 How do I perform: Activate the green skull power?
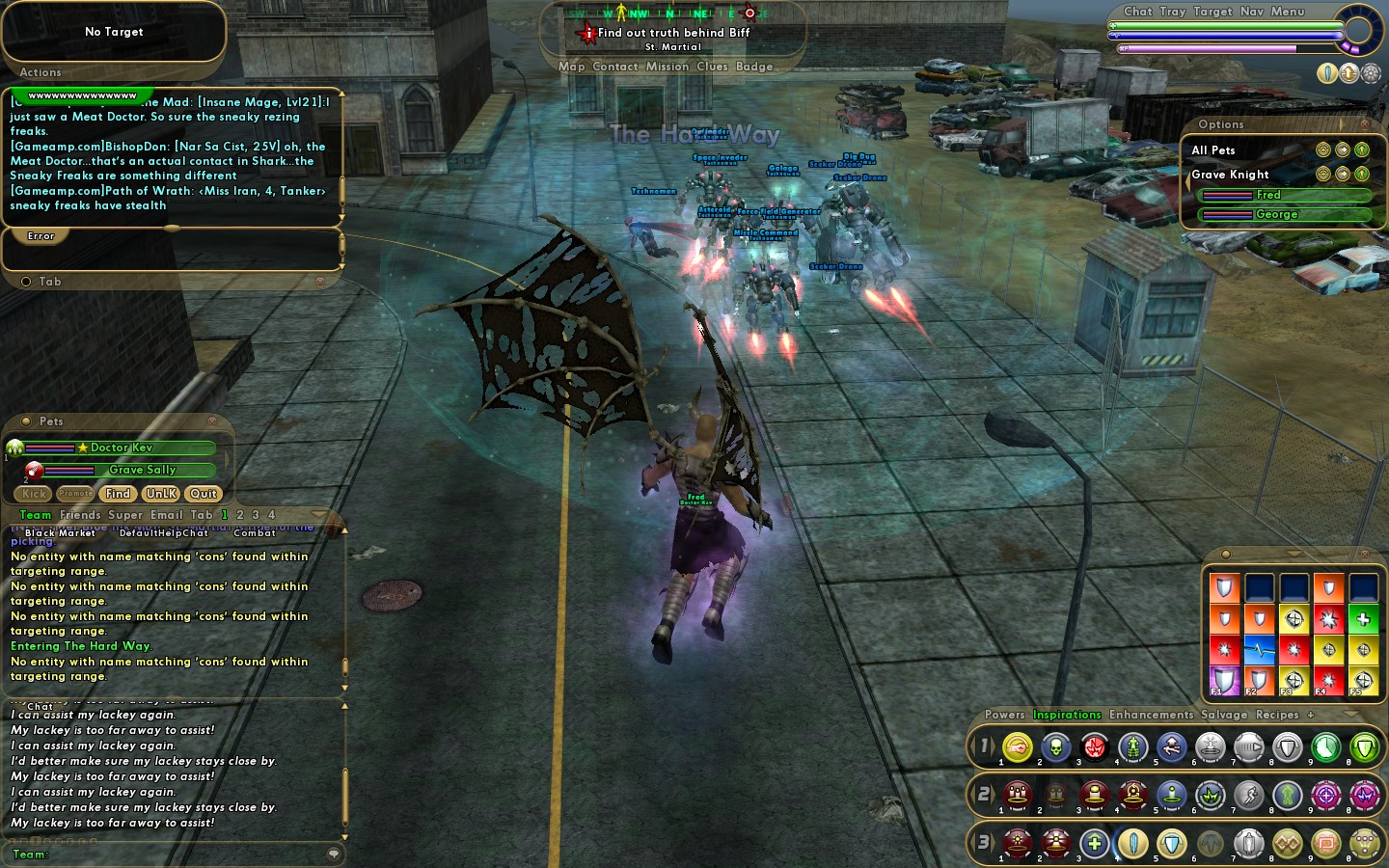tap(1055, 746)
